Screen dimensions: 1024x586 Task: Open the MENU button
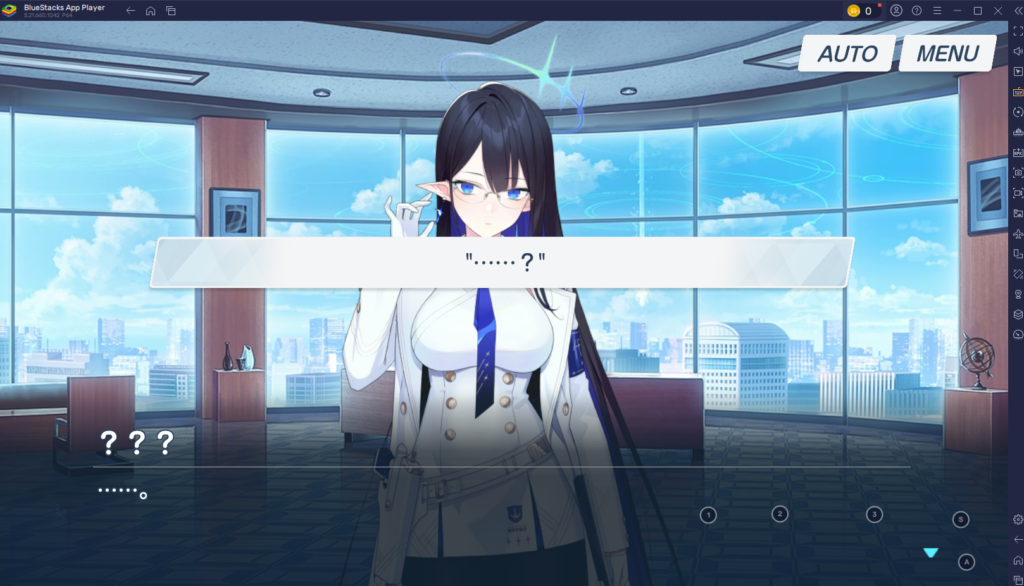click(947, 54)
